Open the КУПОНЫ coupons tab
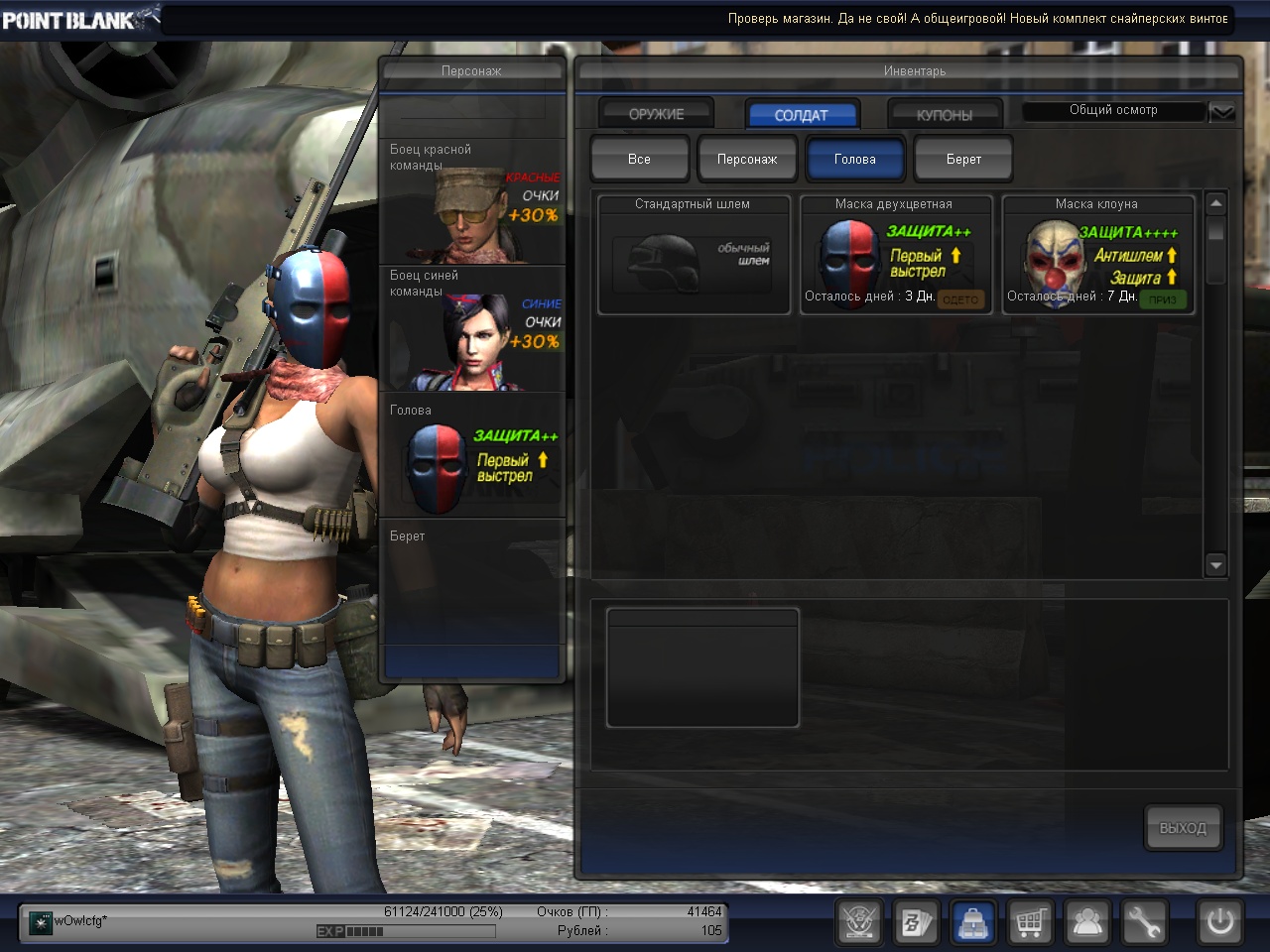Screen dimensions: 1270x952 coord(944,115)
